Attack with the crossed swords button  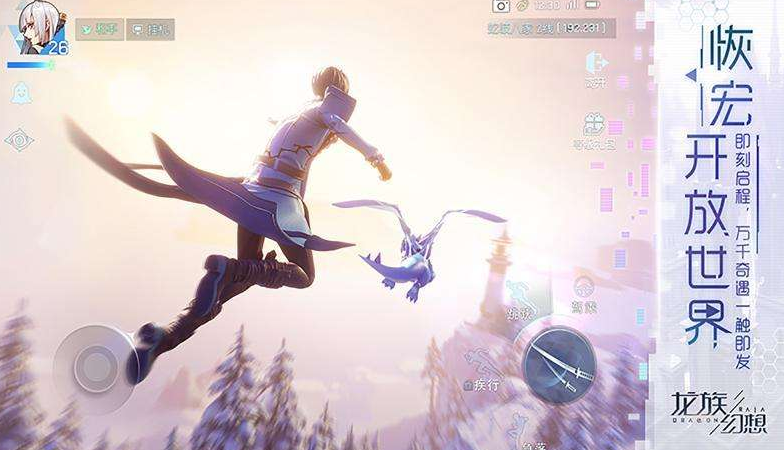pos(558,363)
